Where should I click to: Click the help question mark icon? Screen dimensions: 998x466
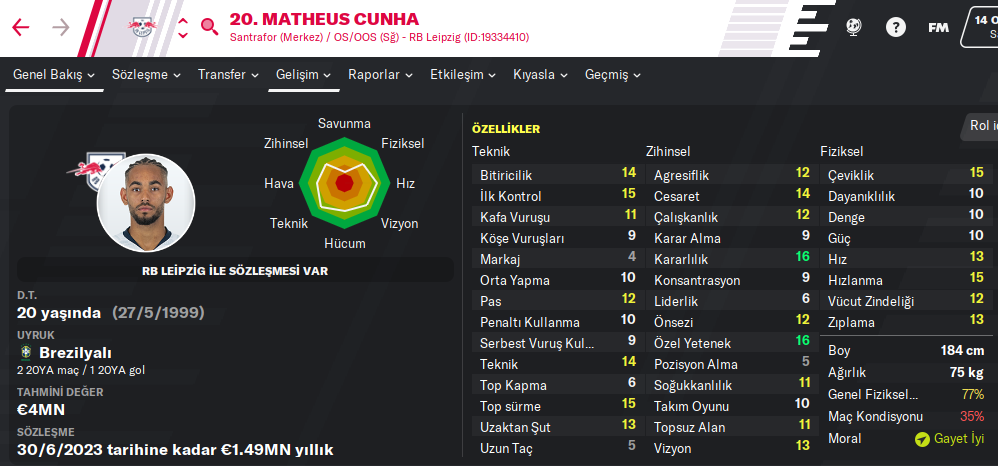[x=896, y=27]
